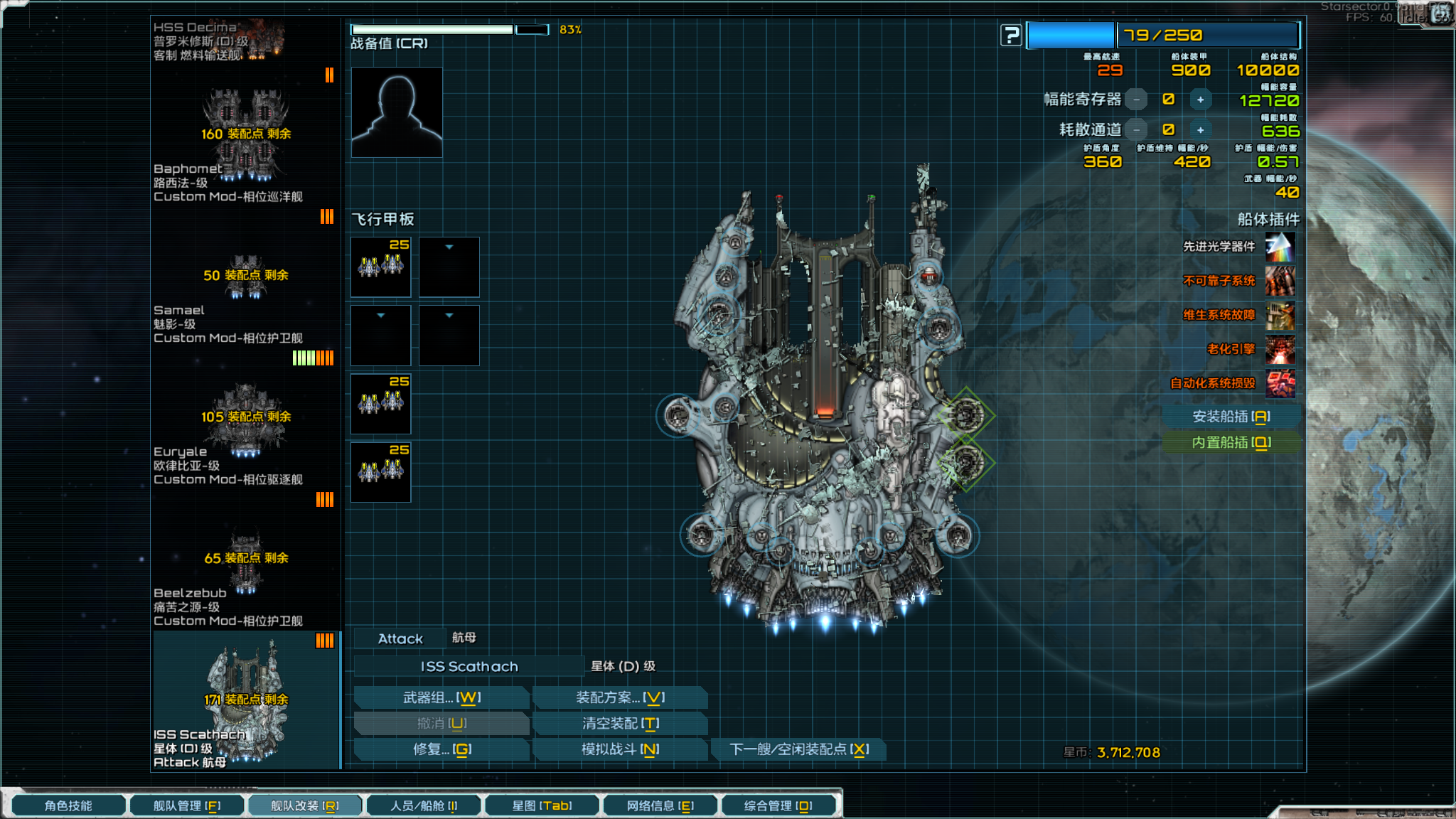Click the fighter wing icon in first flight deck
Image resolution: width=1456 pixels, height=819 pixels.
click(380, 267)
